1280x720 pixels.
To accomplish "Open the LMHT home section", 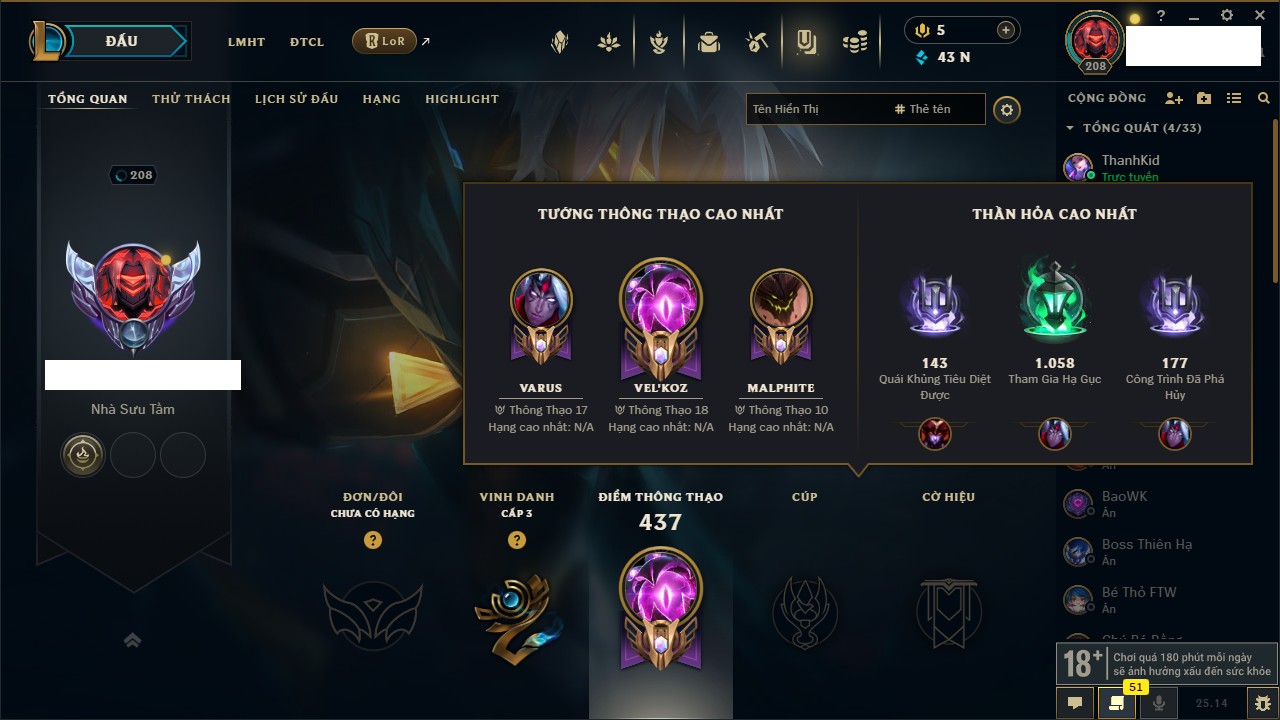I will (x=246, y=42).
